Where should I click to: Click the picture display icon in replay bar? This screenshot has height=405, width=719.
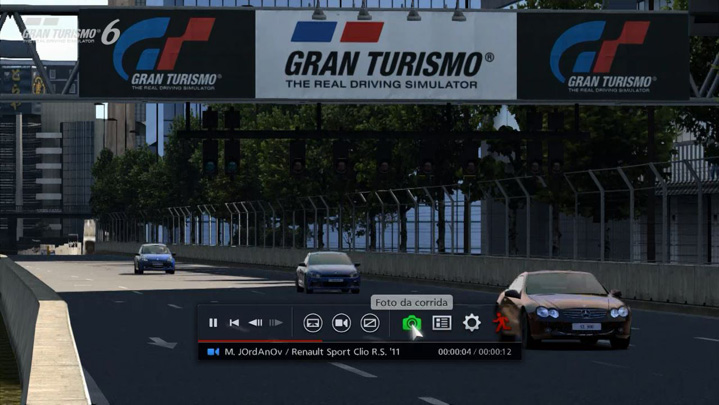click(313, 323)
